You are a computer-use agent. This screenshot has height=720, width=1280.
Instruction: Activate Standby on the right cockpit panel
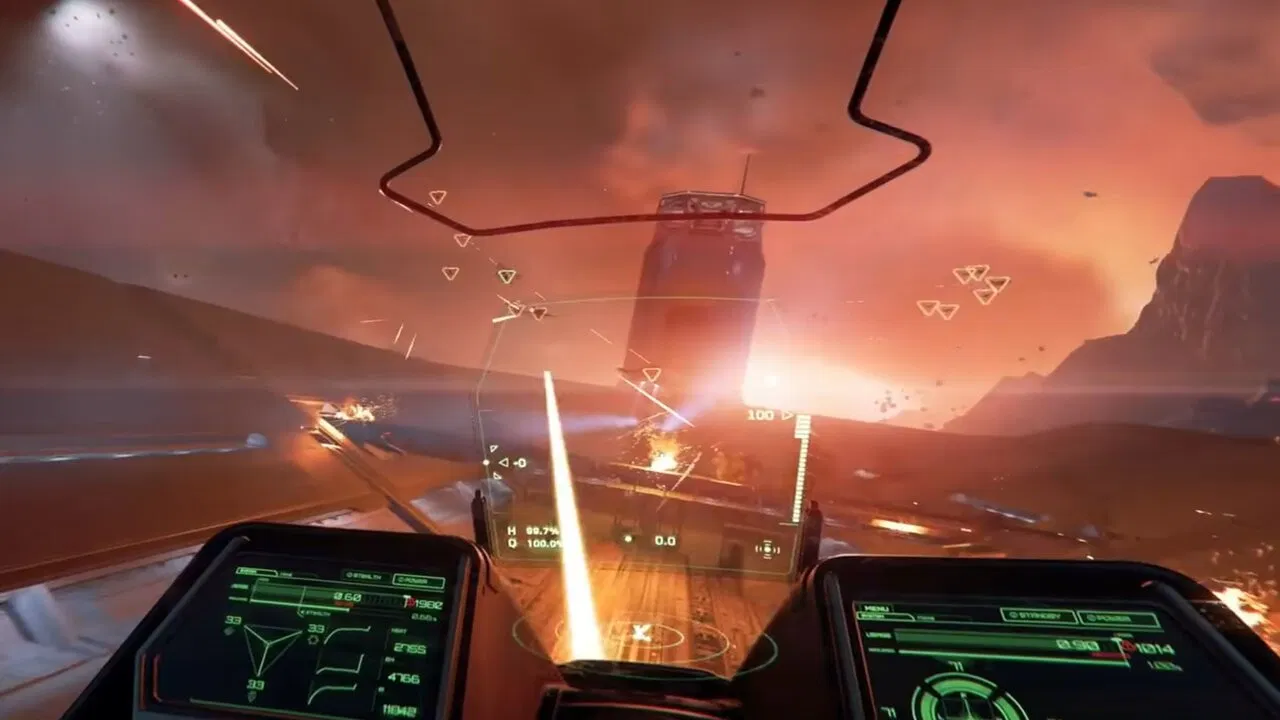coord(1037,616)
